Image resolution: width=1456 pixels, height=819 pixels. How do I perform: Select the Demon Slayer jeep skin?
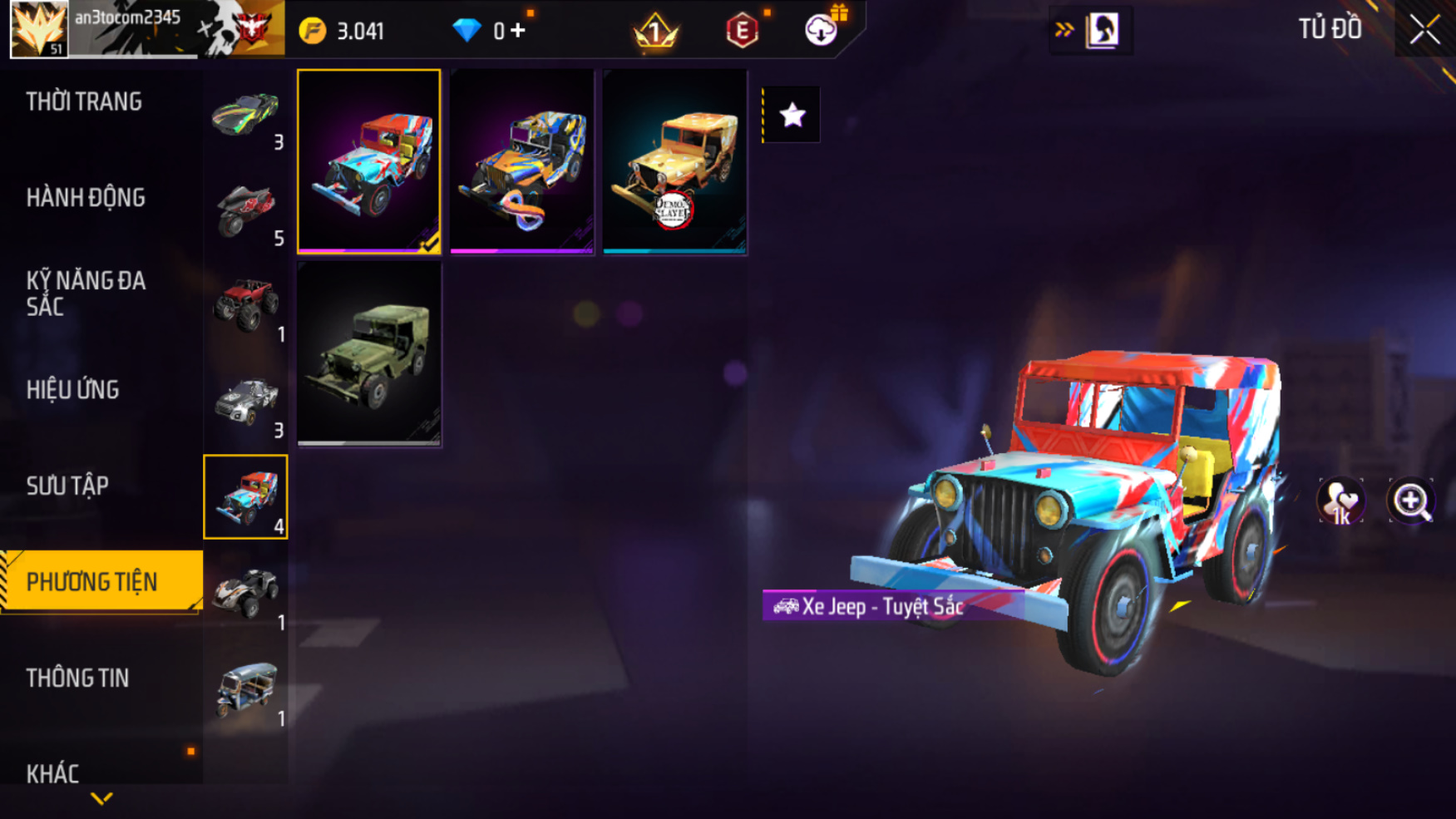[x=674, y=162]
